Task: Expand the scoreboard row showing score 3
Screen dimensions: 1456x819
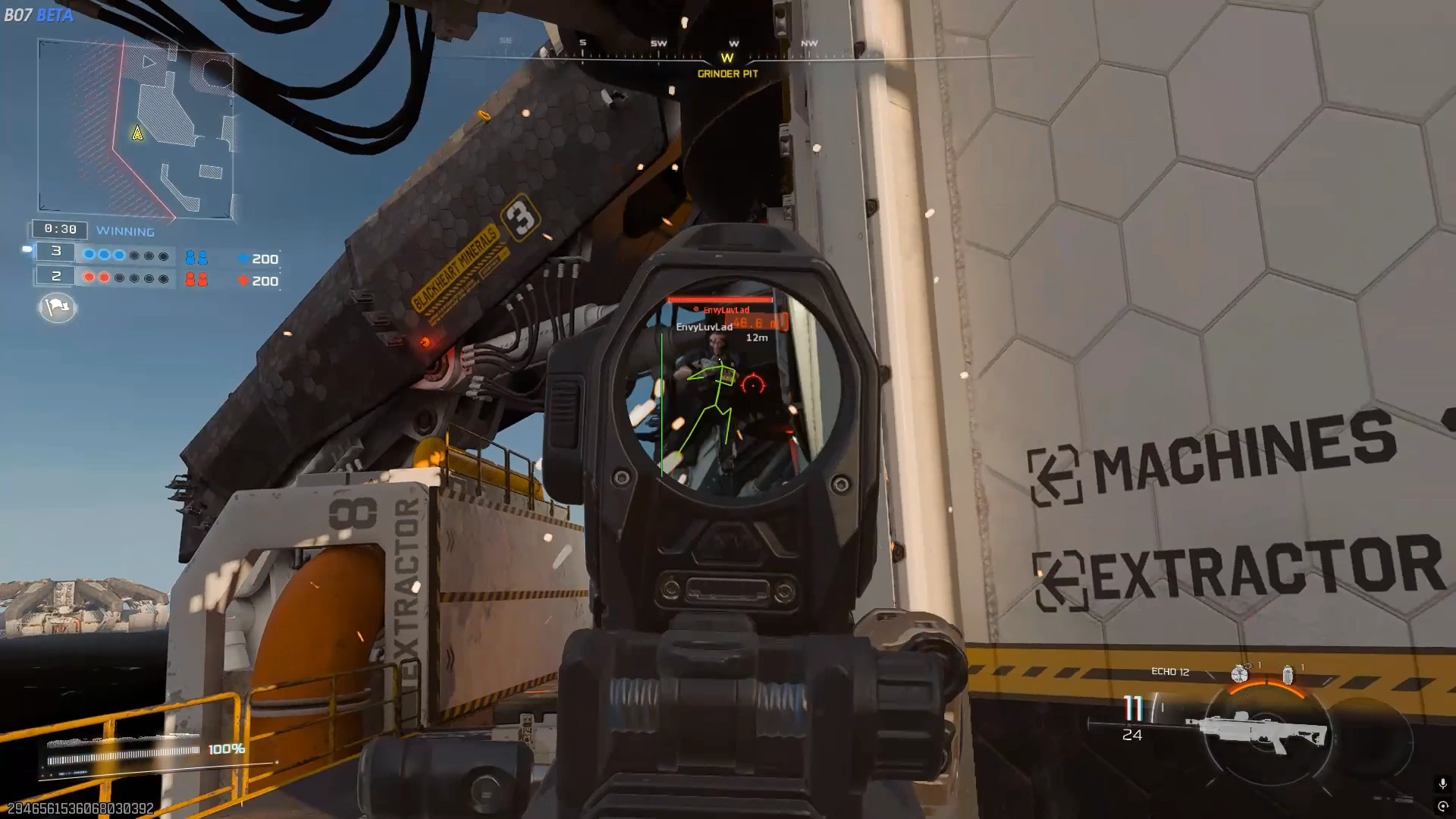Action: 56,253
